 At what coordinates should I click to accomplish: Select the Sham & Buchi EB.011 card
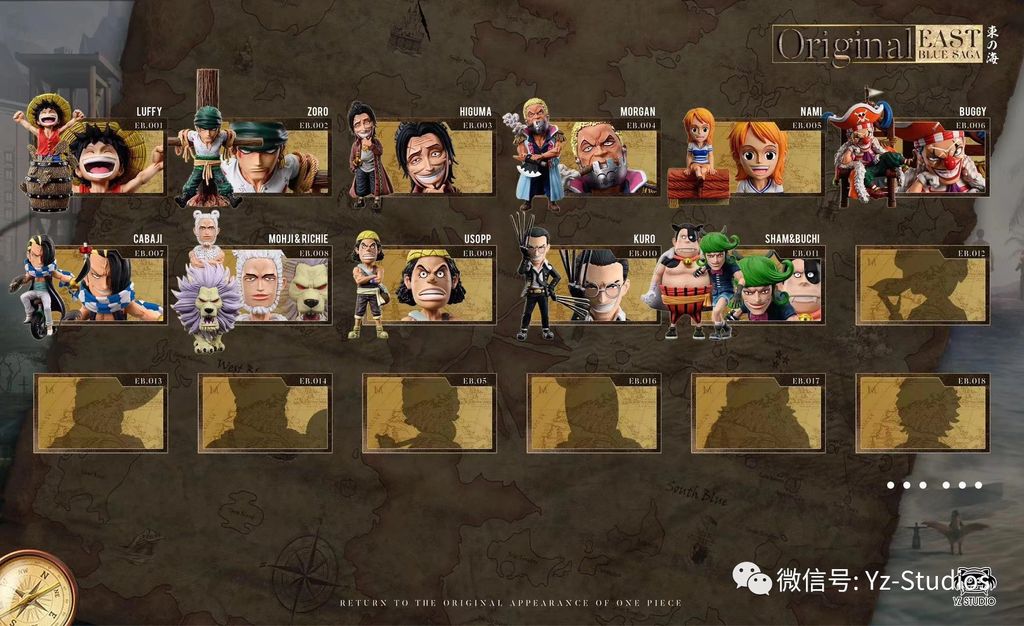point(758,284)
